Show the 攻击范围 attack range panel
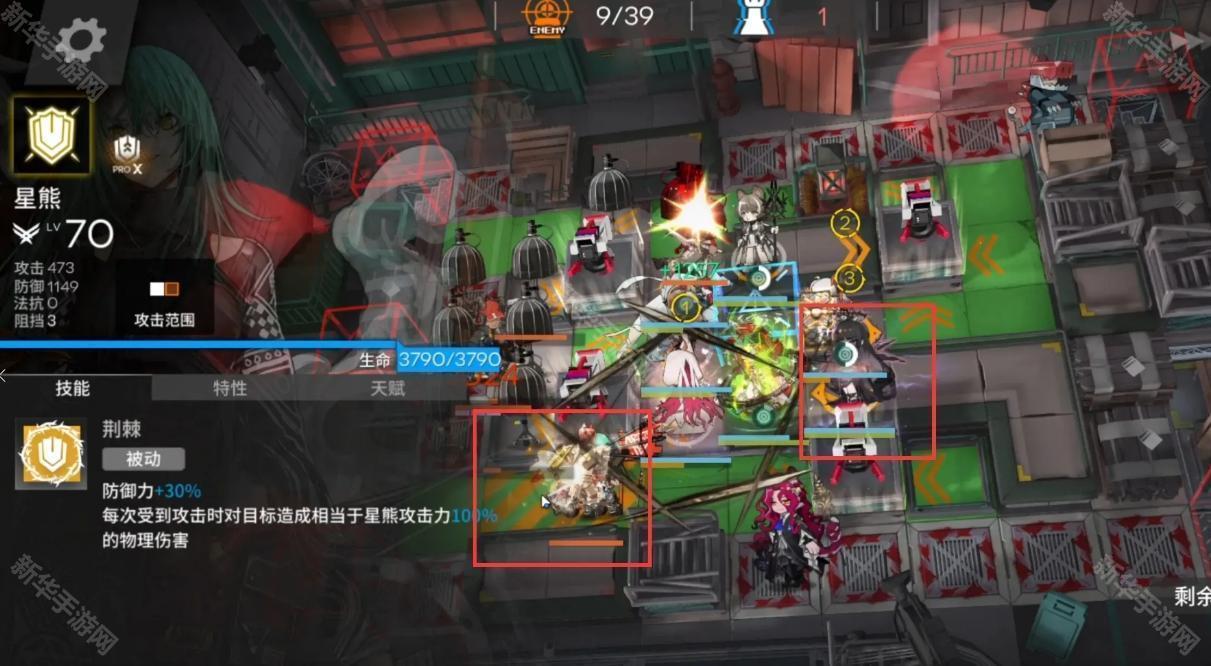1211x666 pixels. 164,300
